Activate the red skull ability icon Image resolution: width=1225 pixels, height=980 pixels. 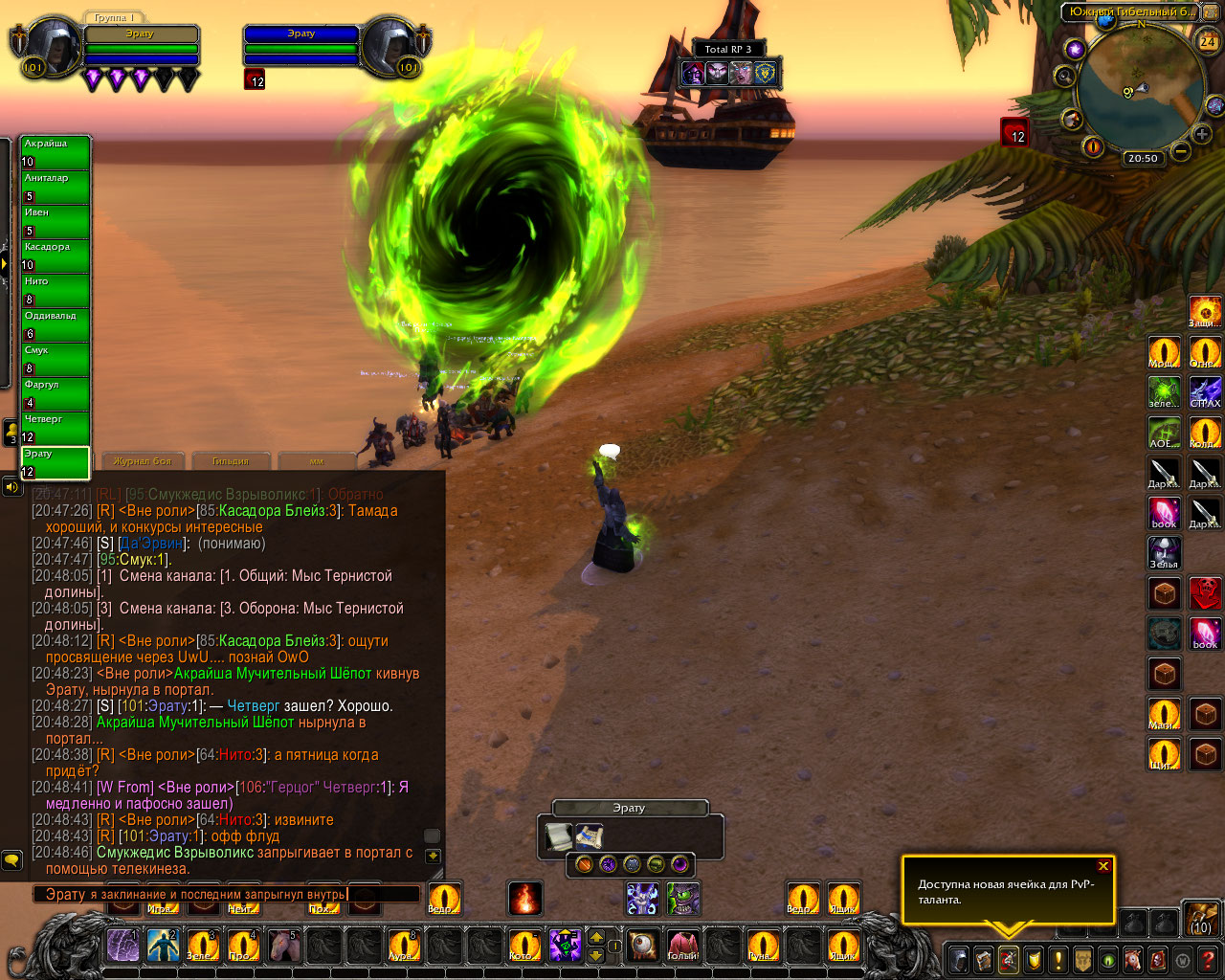[1205, 593]
